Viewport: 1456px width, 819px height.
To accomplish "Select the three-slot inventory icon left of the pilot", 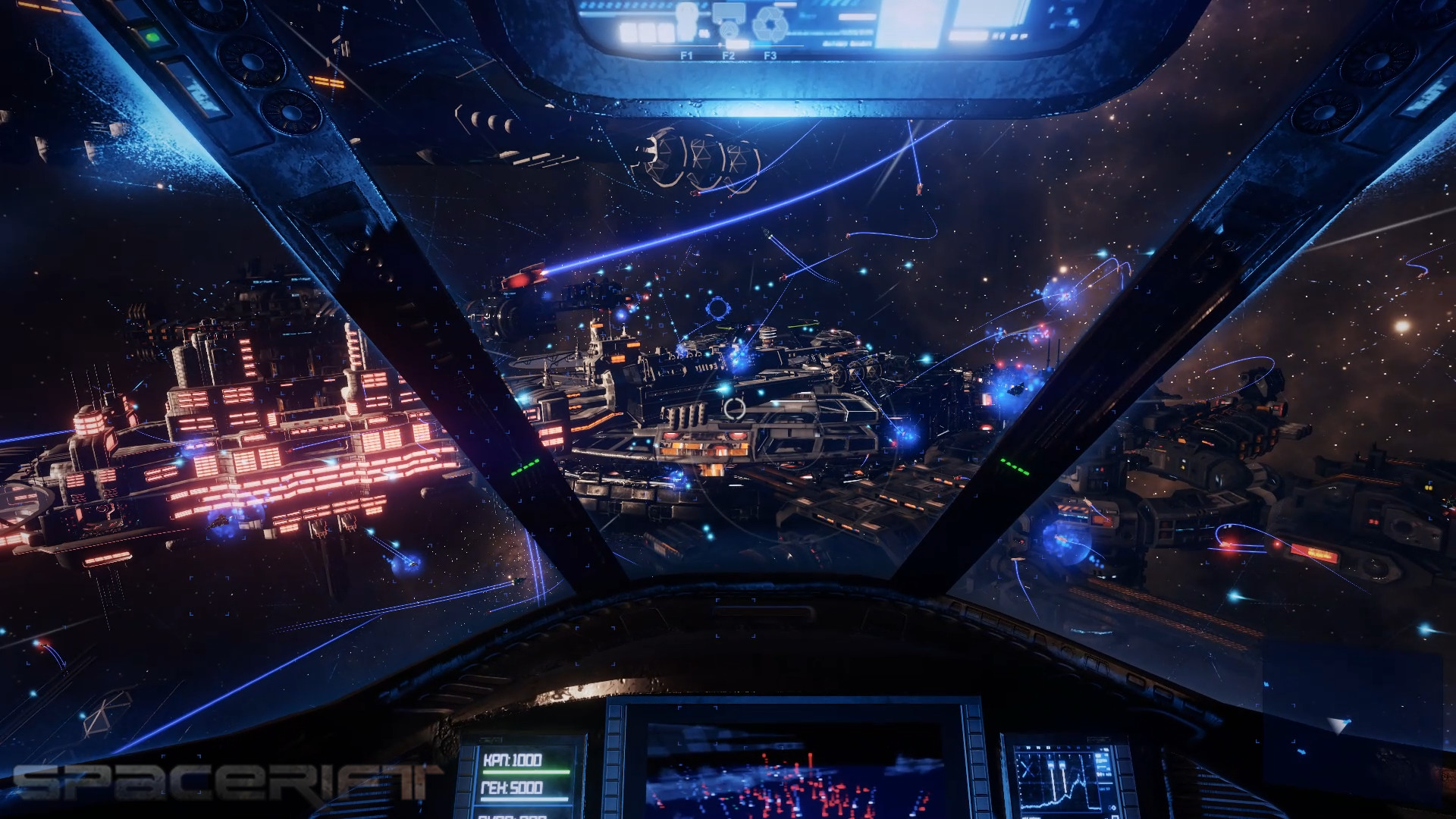I will (x=648, y=33).
